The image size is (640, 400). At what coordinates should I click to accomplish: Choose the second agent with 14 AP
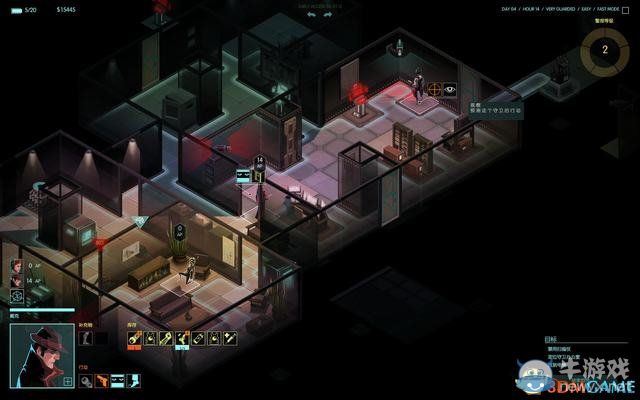pos(17,281)
